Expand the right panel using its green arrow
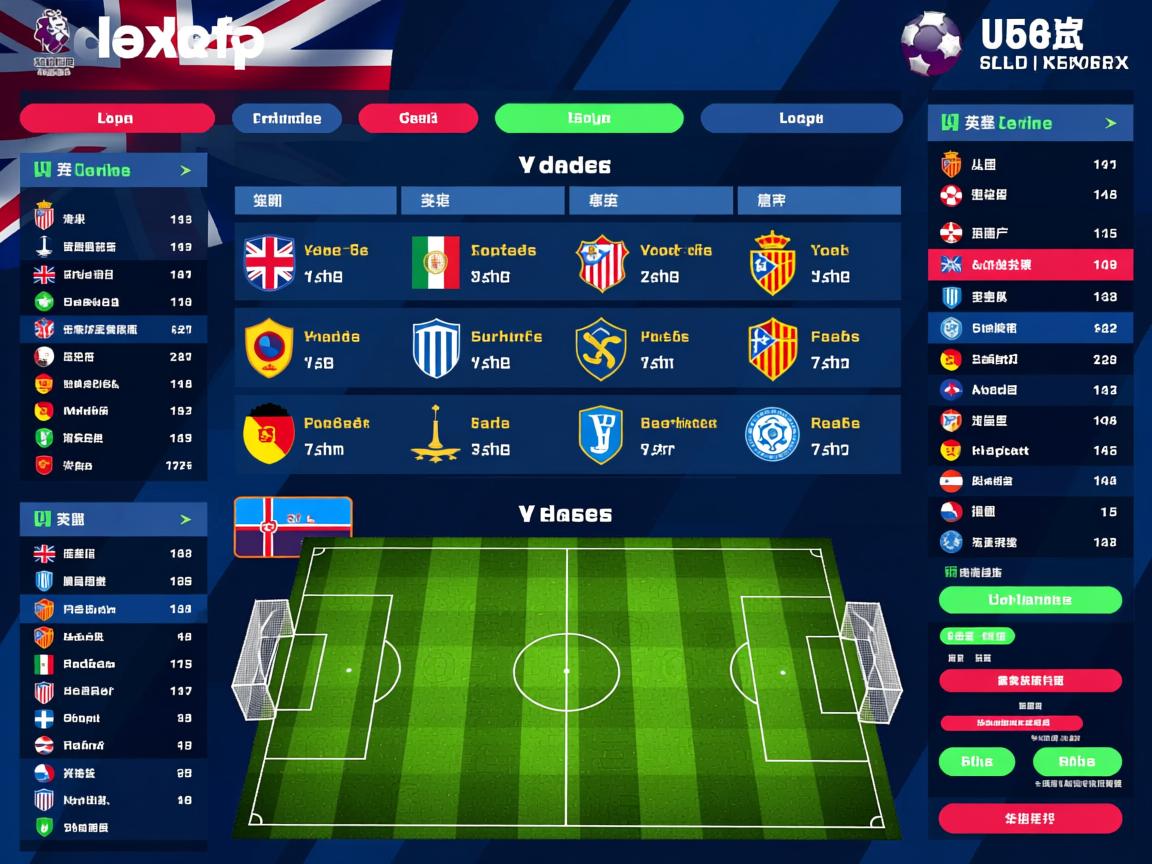This screenshot has width=1152, height=864. click(x=1110, y=123)
